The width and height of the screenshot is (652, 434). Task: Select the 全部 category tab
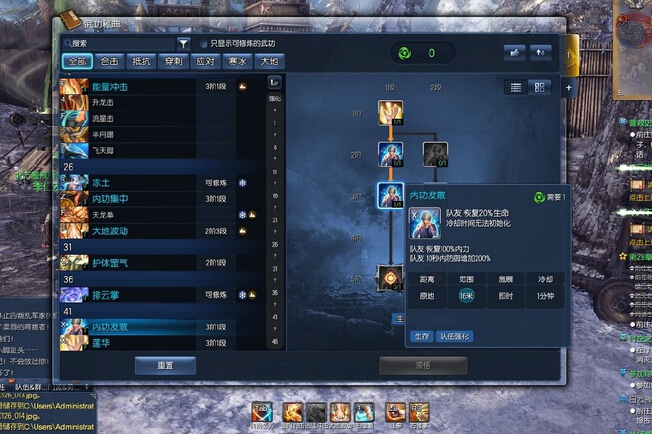pos(77,61)
